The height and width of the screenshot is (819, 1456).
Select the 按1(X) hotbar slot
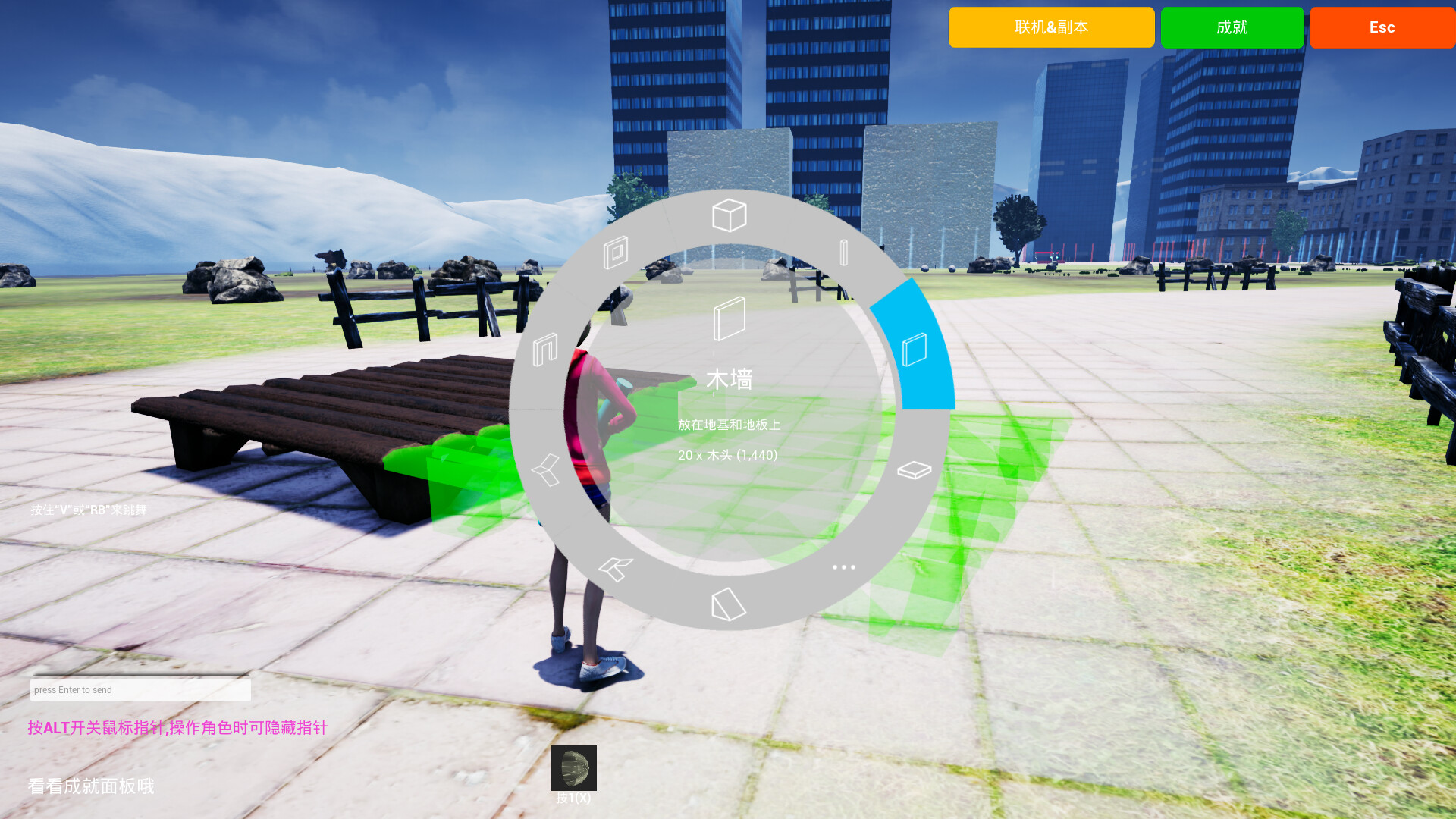click(x=574, y=768)
